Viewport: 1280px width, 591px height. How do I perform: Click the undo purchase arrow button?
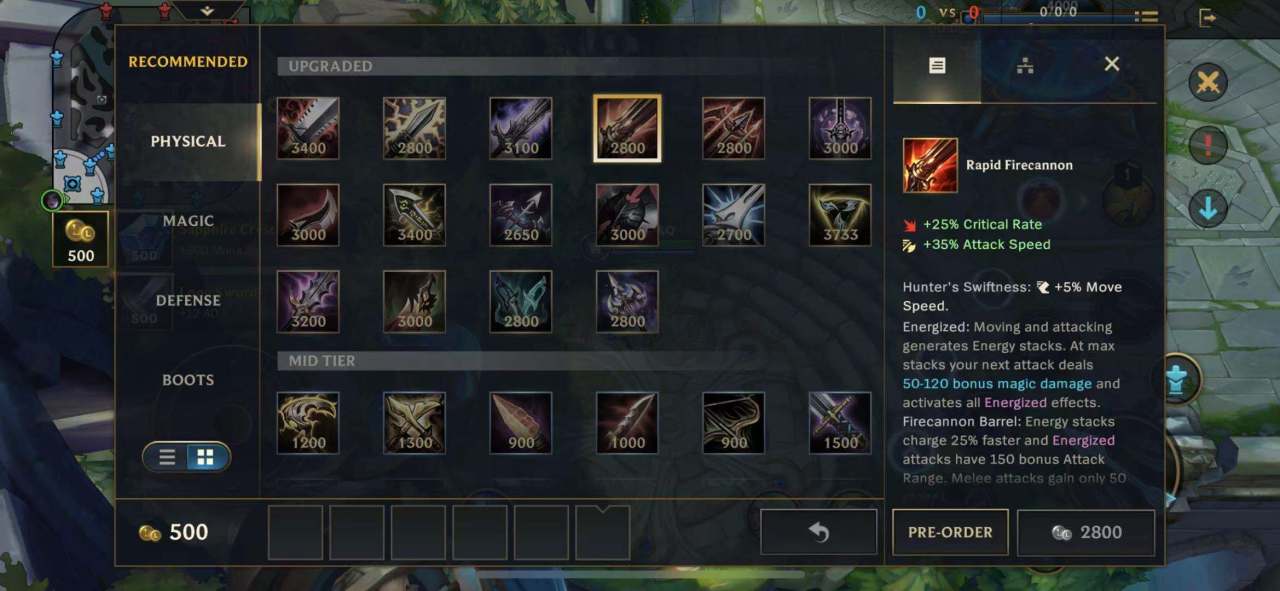point(819,532)
